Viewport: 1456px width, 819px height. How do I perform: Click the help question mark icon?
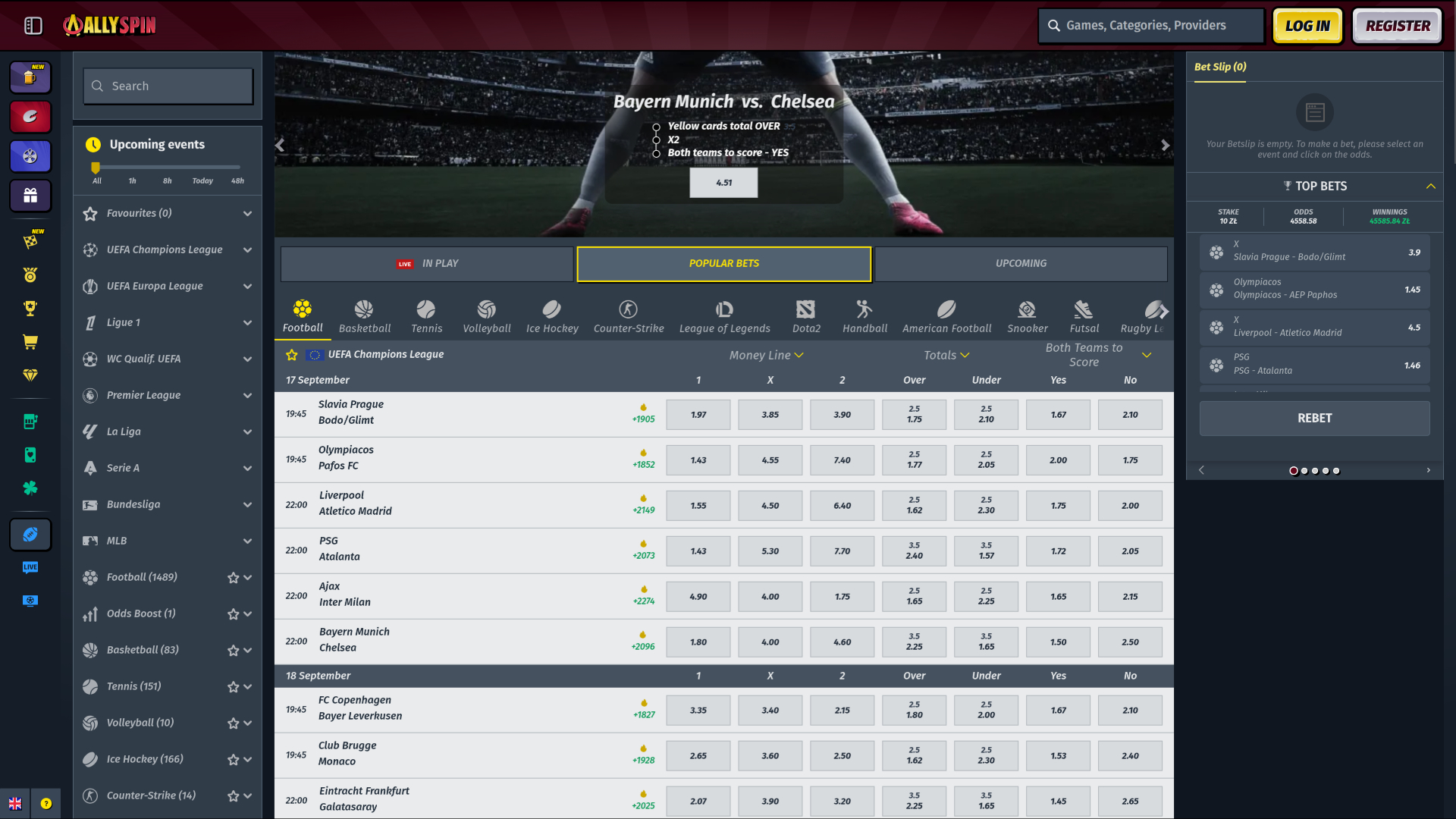48,803
